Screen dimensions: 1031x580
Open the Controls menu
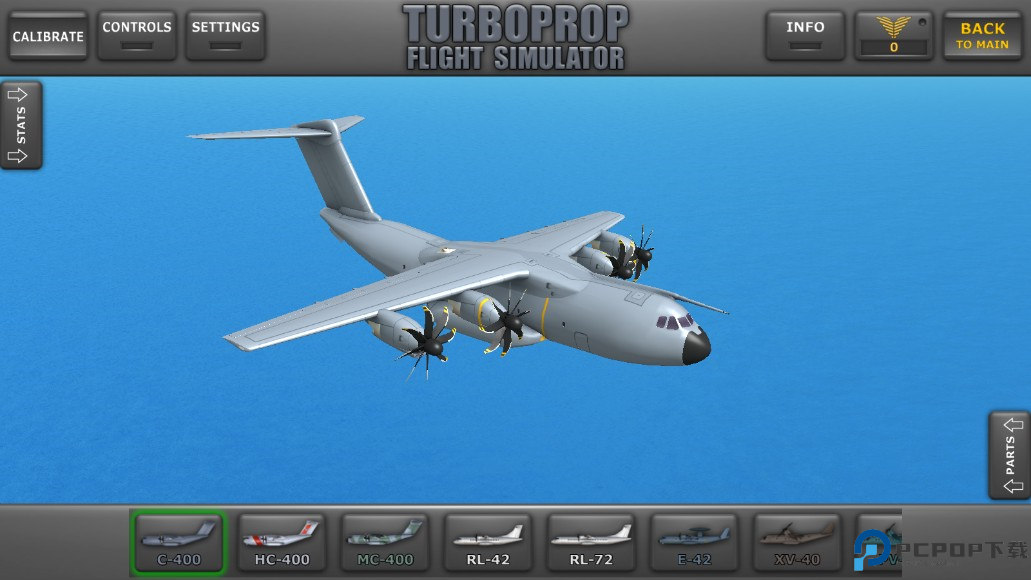tap(137, 35)
